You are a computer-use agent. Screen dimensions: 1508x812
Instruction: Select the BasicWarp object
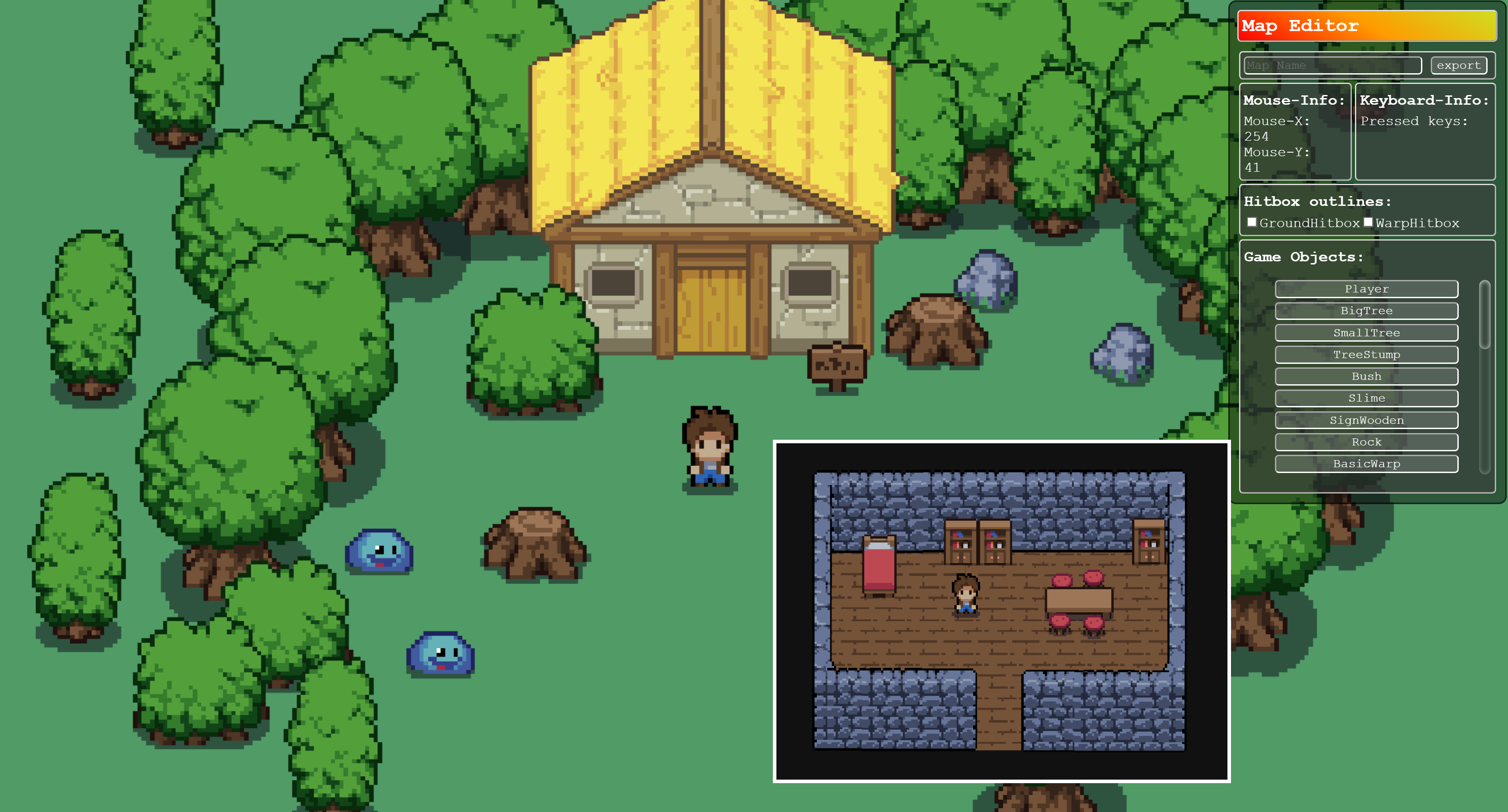[1366, 463]
